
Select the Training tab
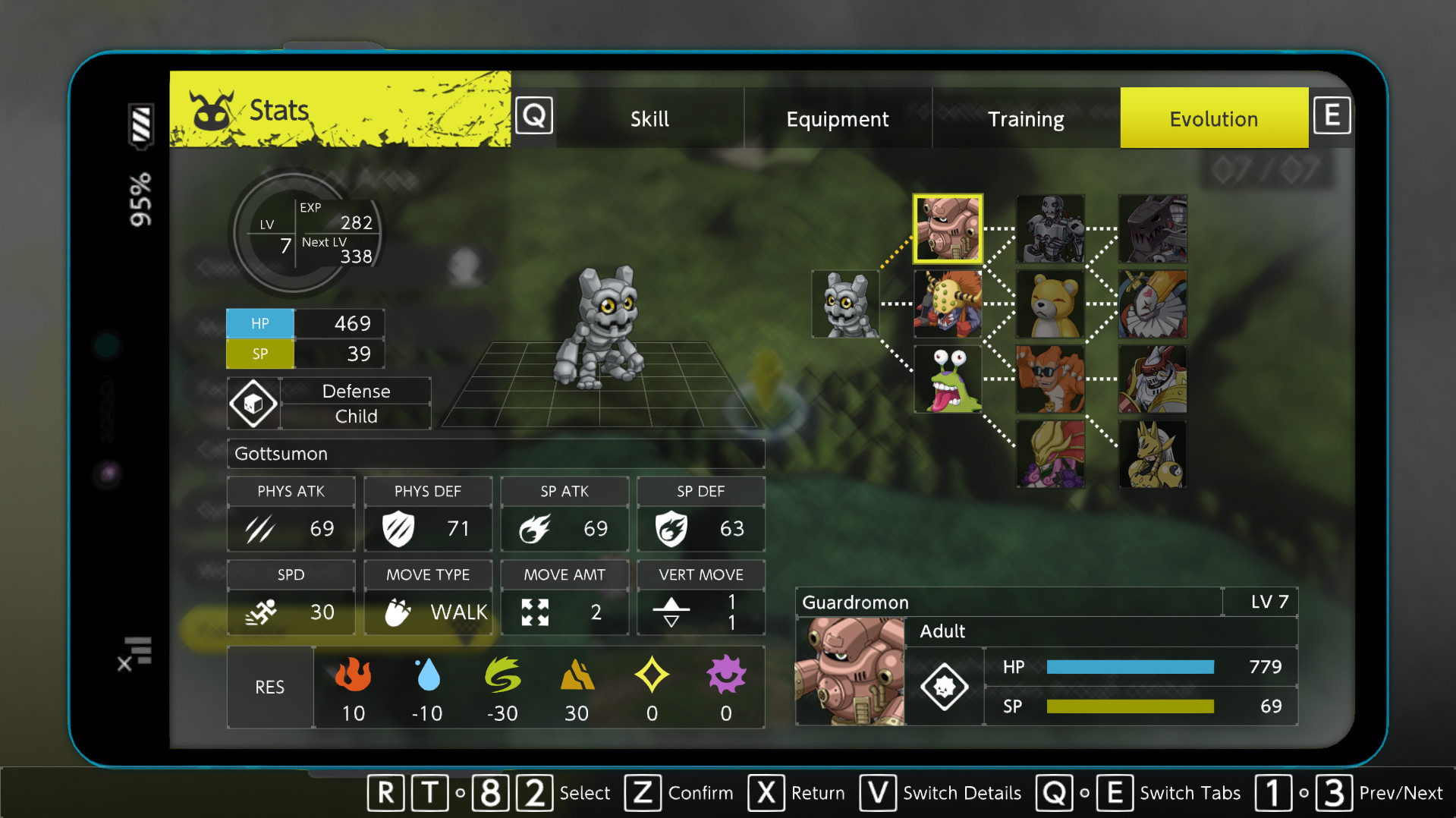[1026, 118]
